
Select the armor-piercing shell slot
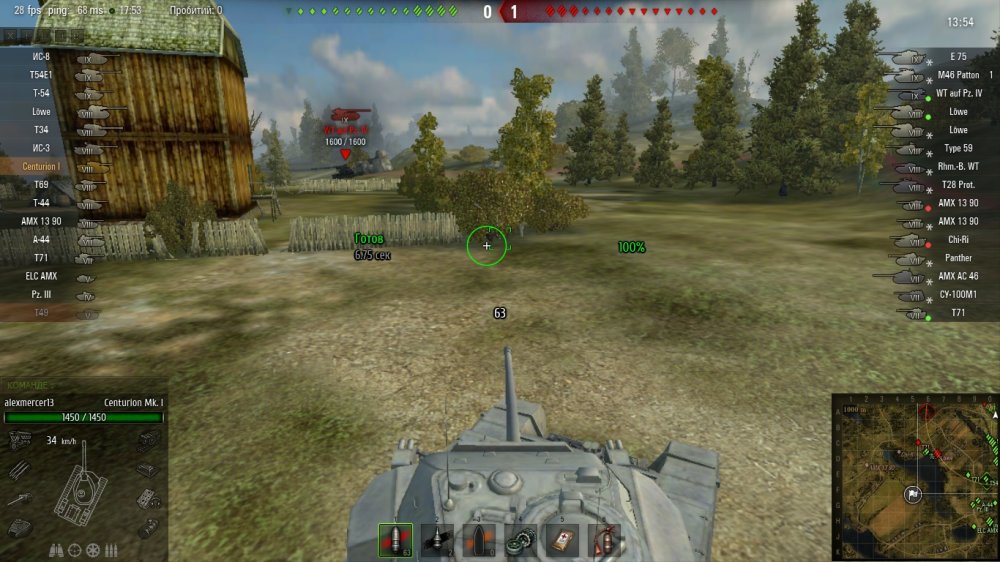click(395, 540)
